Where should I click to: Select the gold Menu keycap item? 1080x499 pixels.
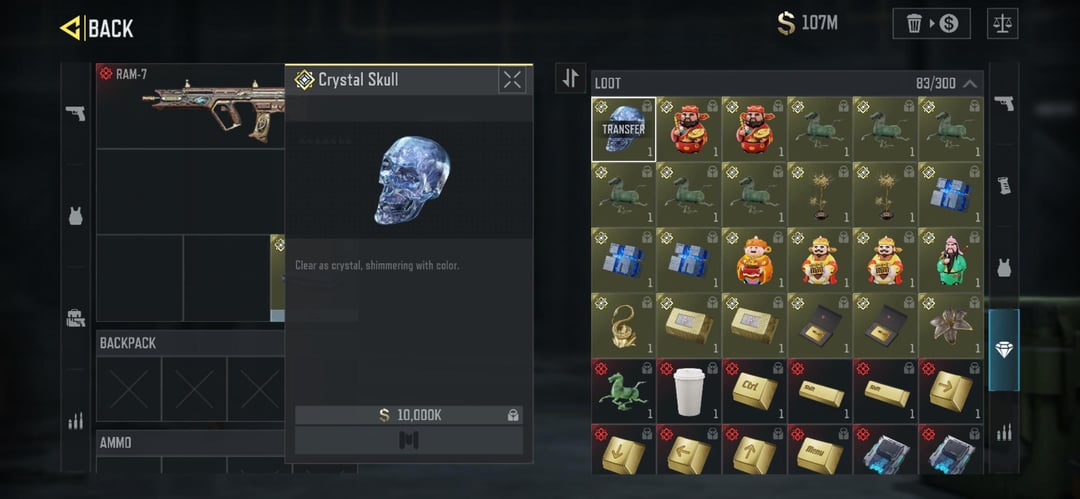pos(819,455)
